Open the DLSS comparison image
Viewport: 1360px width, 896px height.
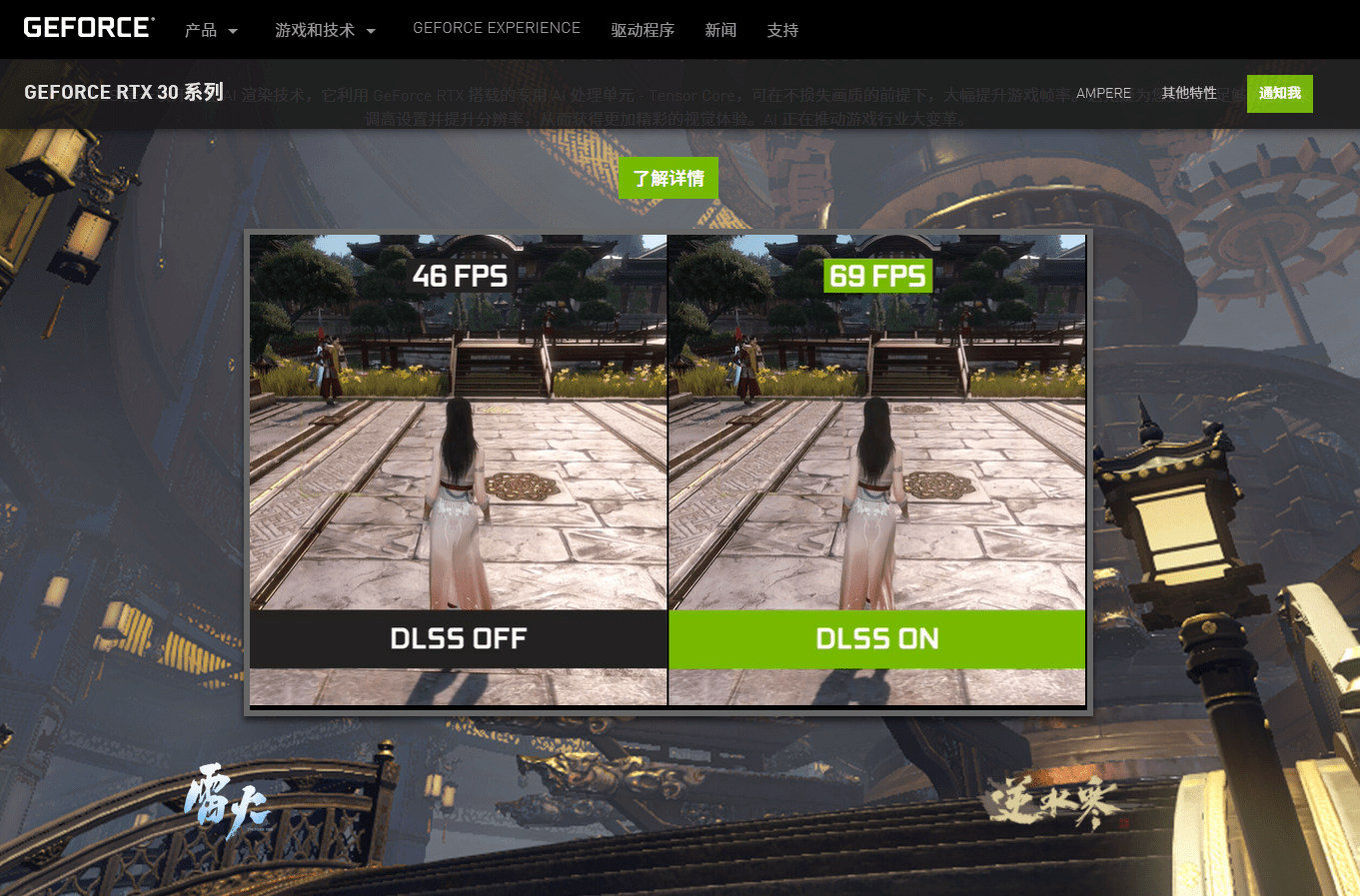[668, 470]
